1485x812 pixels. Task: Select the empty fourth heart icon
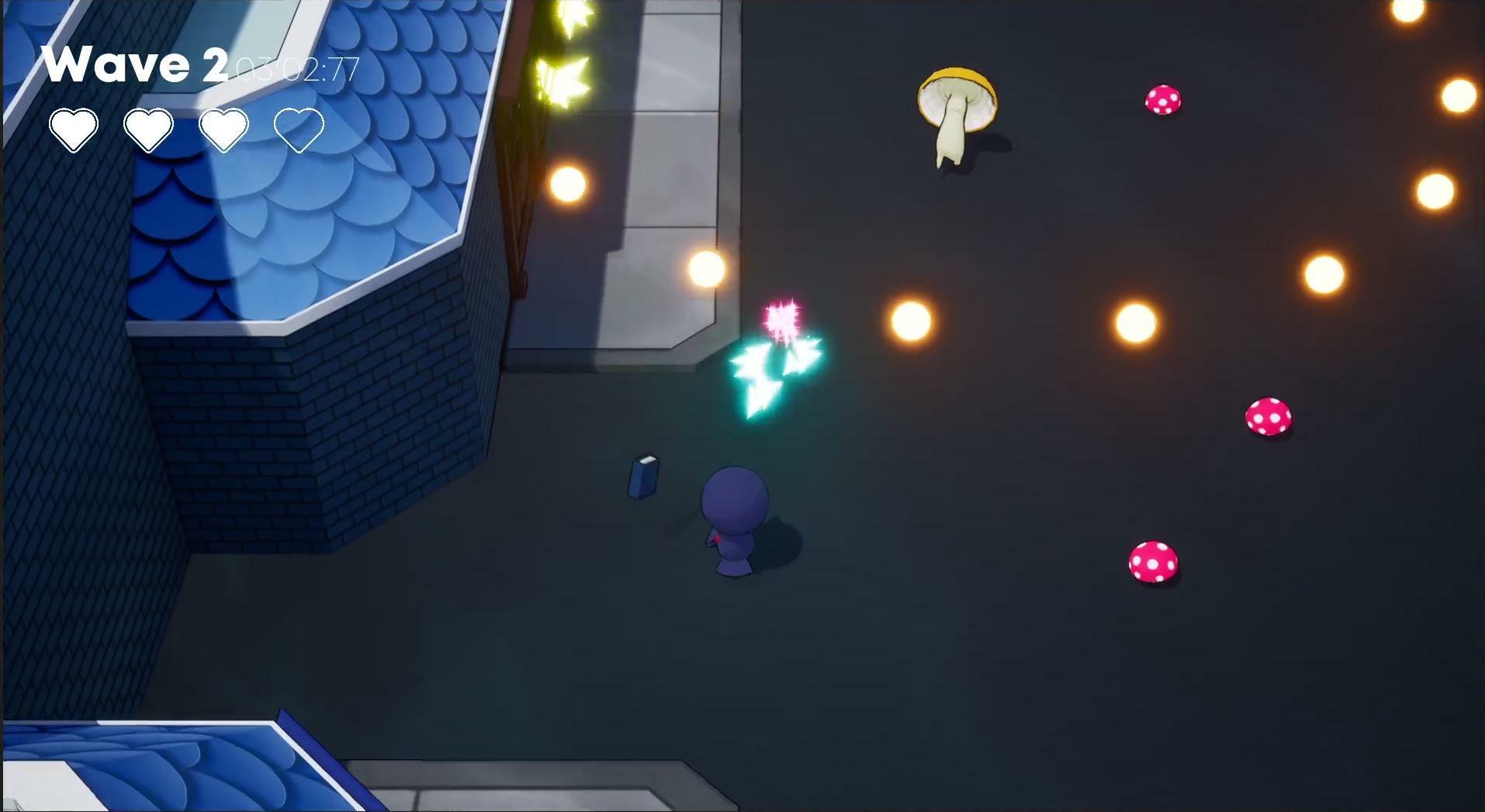pos(301,129)
